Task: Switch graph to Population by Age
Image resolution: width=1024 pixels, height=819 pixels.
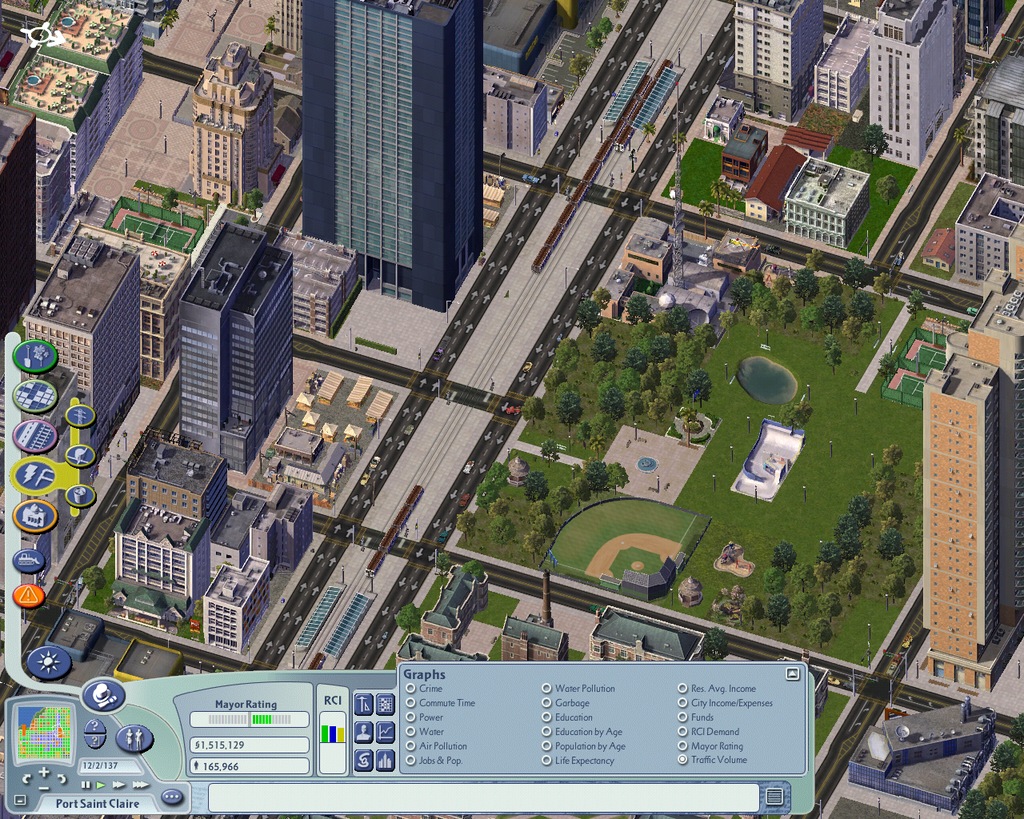Action: [x=547, y=746]
